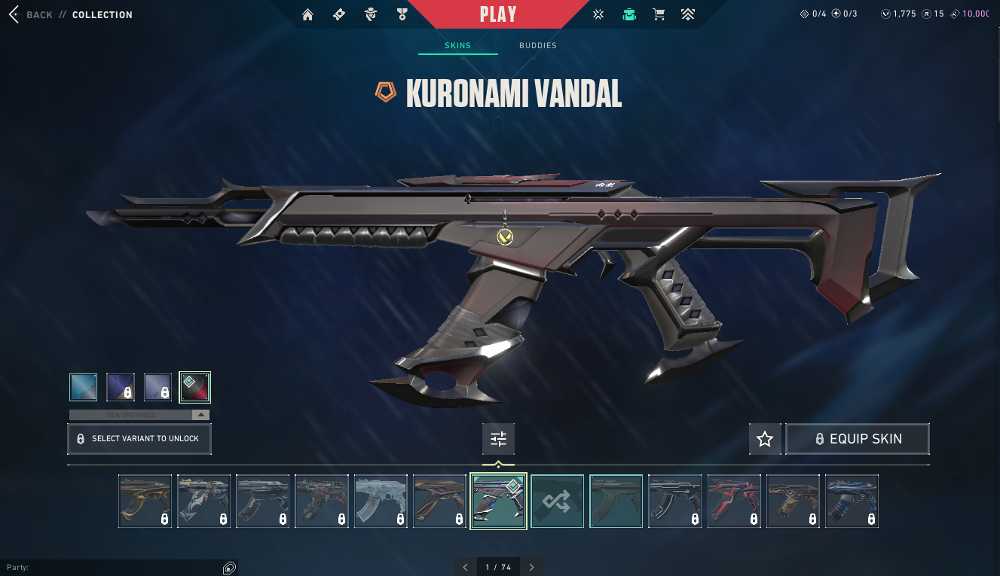The image size is (1000, 576).
Task: Favorite this skin with the star button
Action: click(765, 439)
